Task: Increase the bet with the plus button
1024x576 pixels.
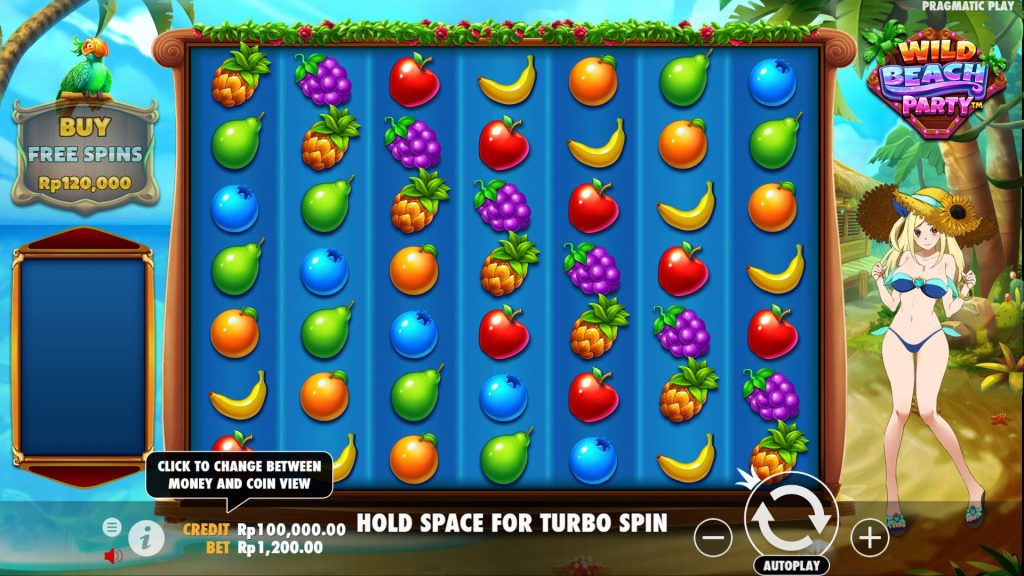Action: click(x=869, y=538)
